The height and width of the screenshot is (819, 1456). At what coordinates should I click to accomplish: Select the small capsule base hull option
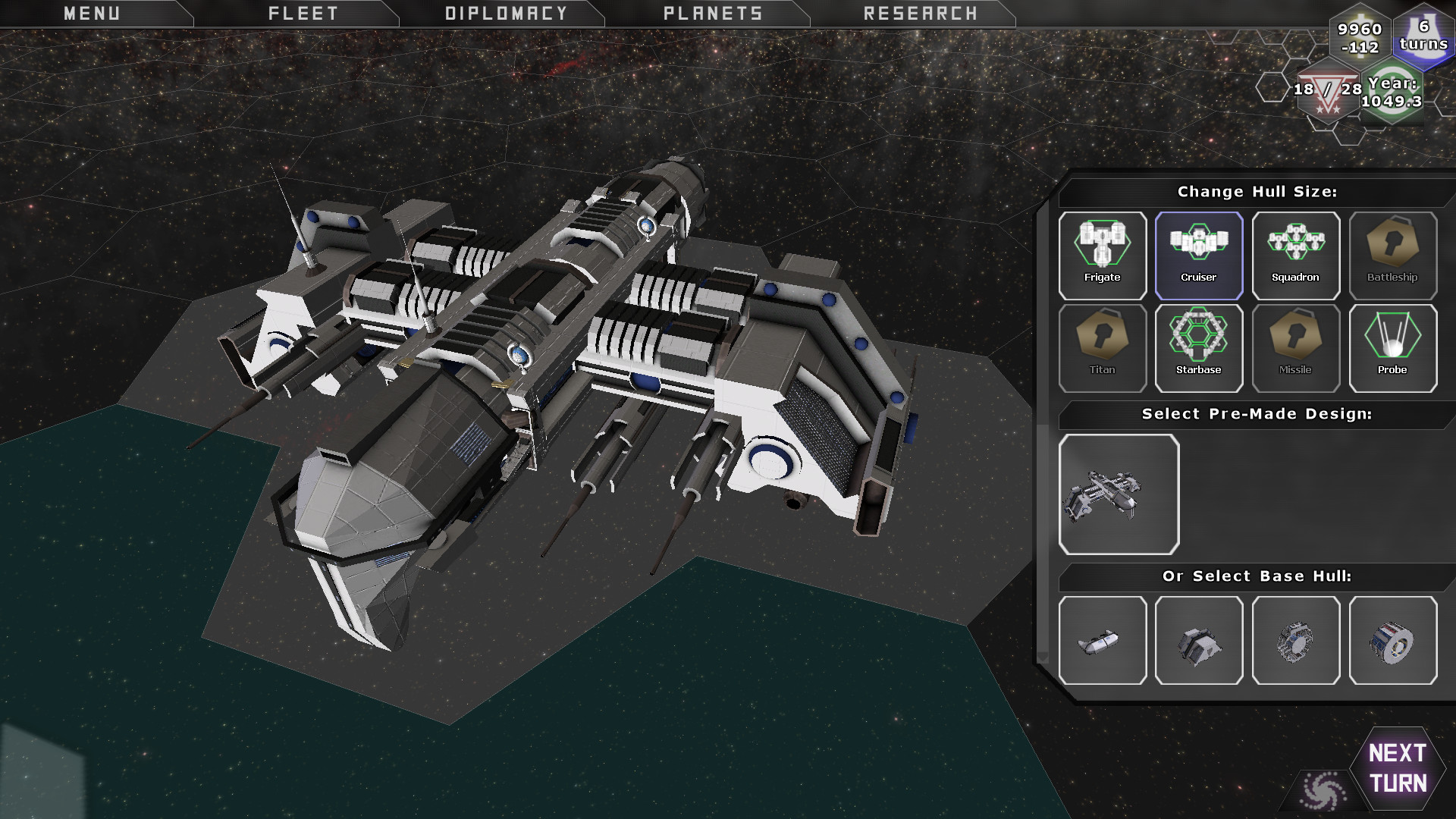(1103, 641)
